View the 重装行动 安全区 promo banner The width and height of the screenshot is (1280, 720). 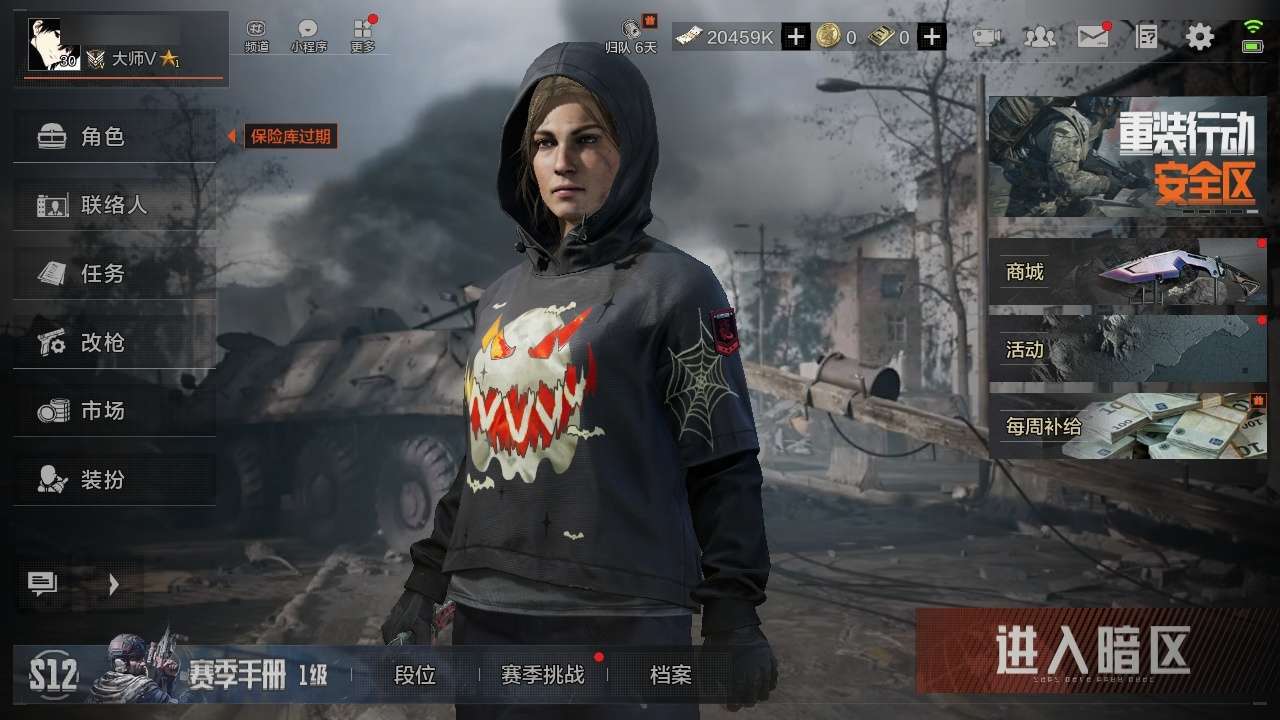(1127, 157)
